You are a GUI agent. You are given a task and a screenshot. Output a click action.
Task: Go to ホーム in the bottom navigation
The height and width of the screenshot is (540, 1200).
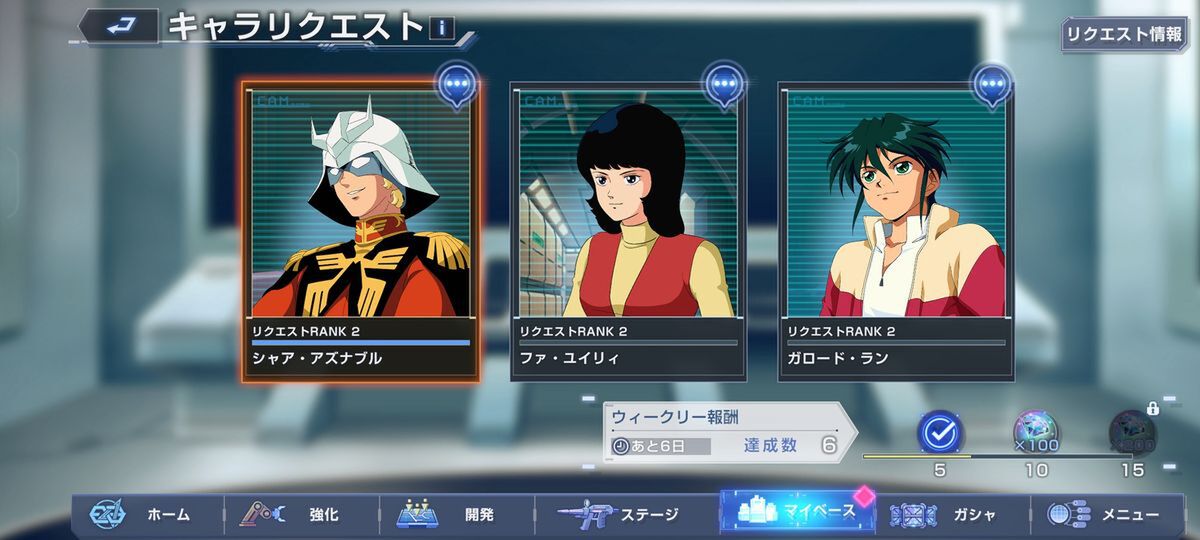pyautogui.click(x=145, y=515)
